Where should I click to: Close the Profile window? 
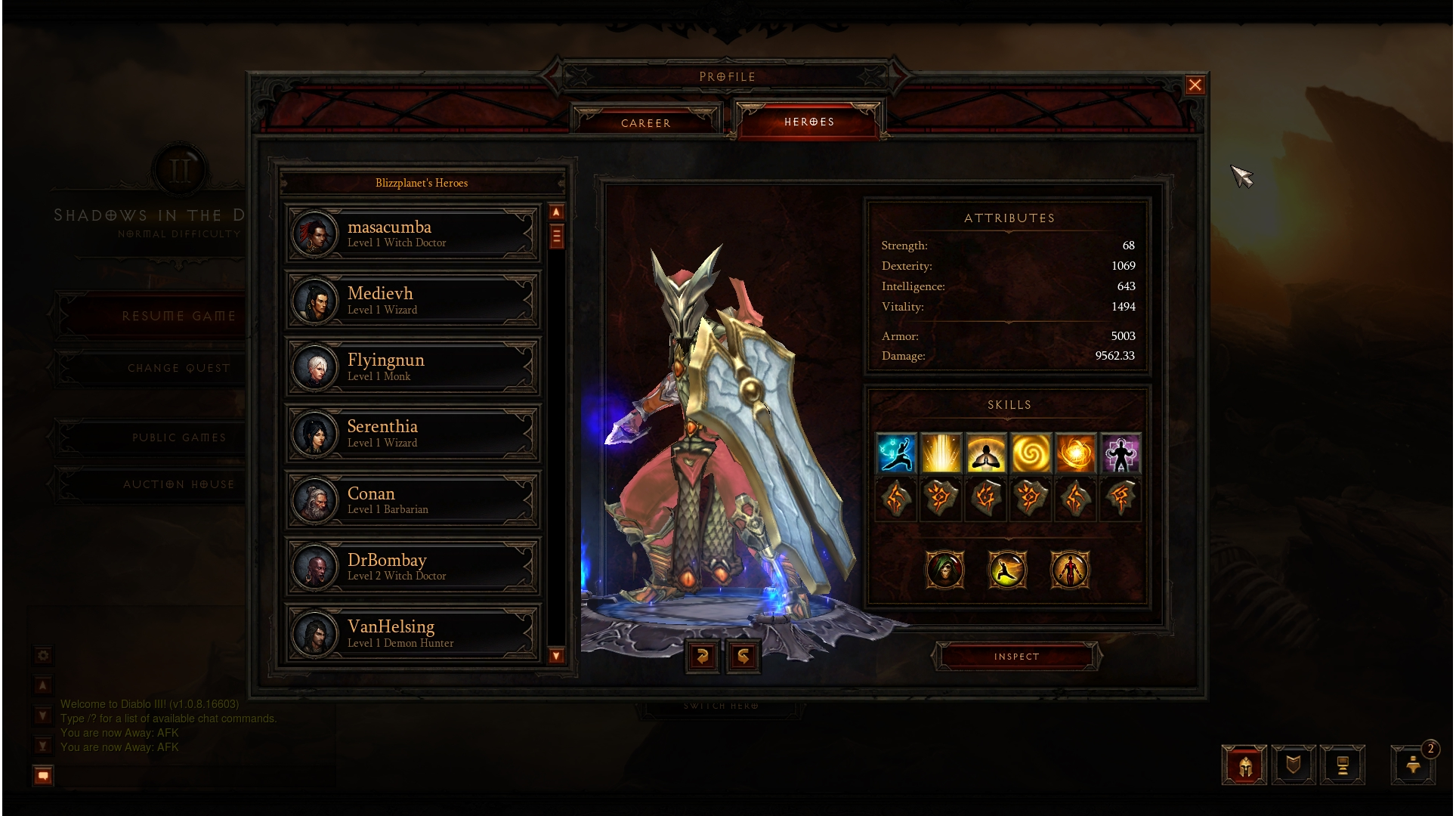pyautogui.click(x=1194, y=85)
